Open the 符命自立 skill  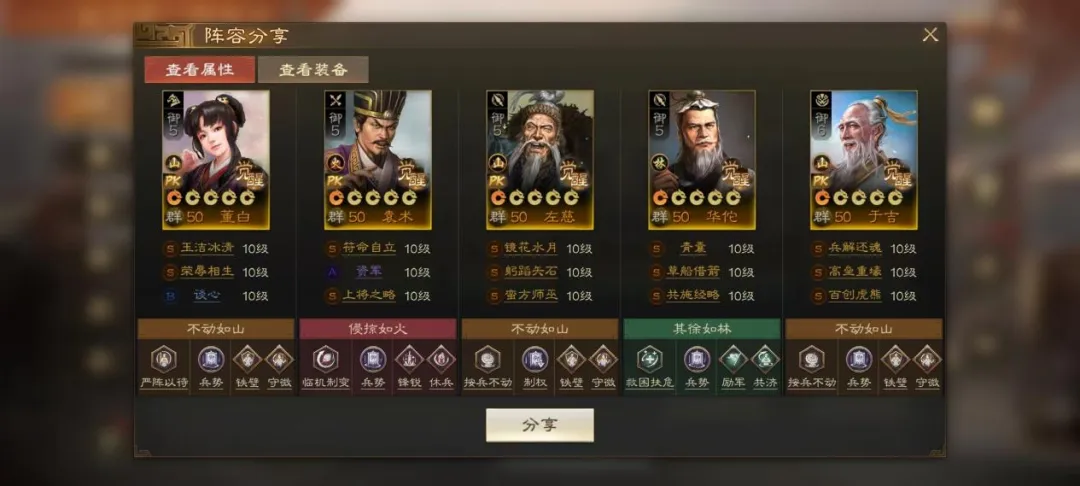click(371, 248)
